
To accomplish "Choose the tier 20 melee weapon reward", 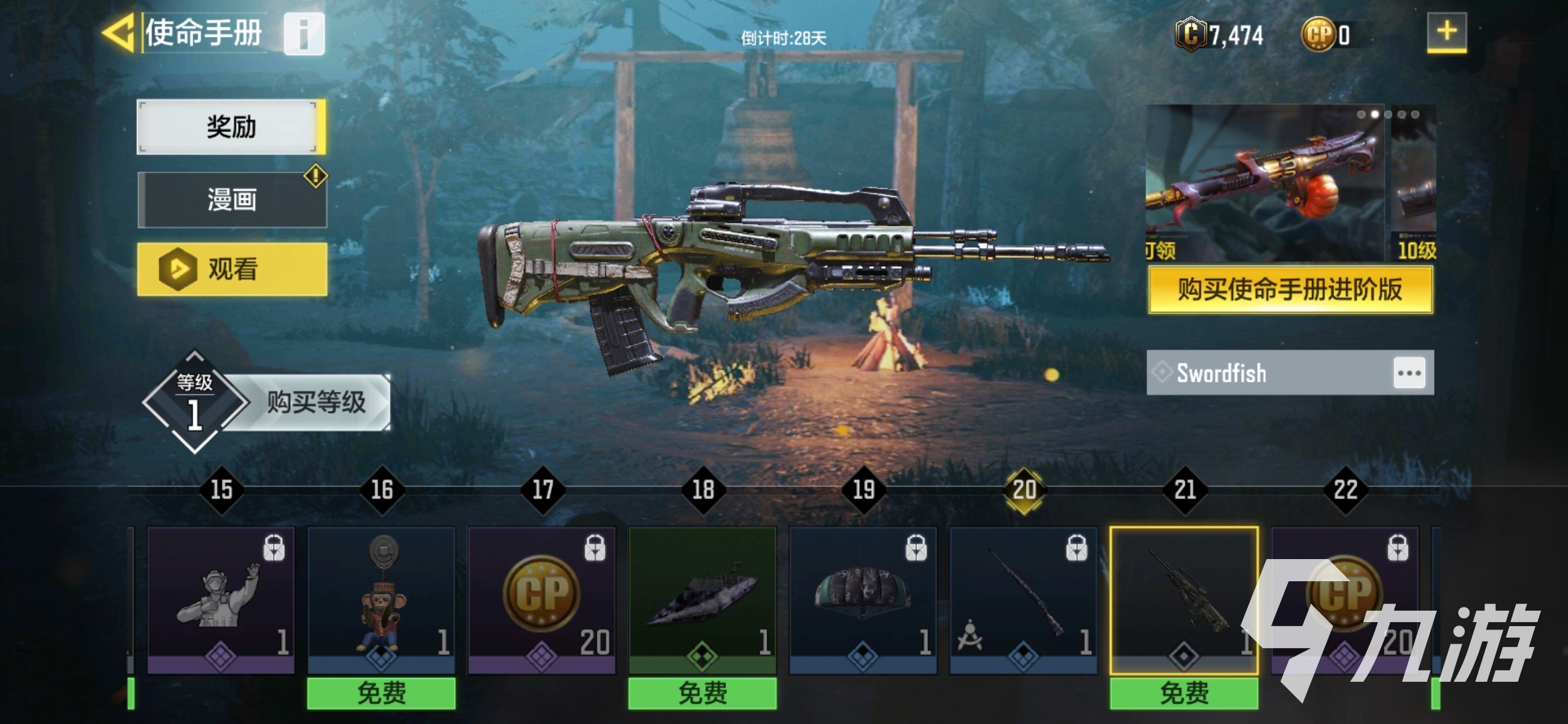I will [1023, 600].
